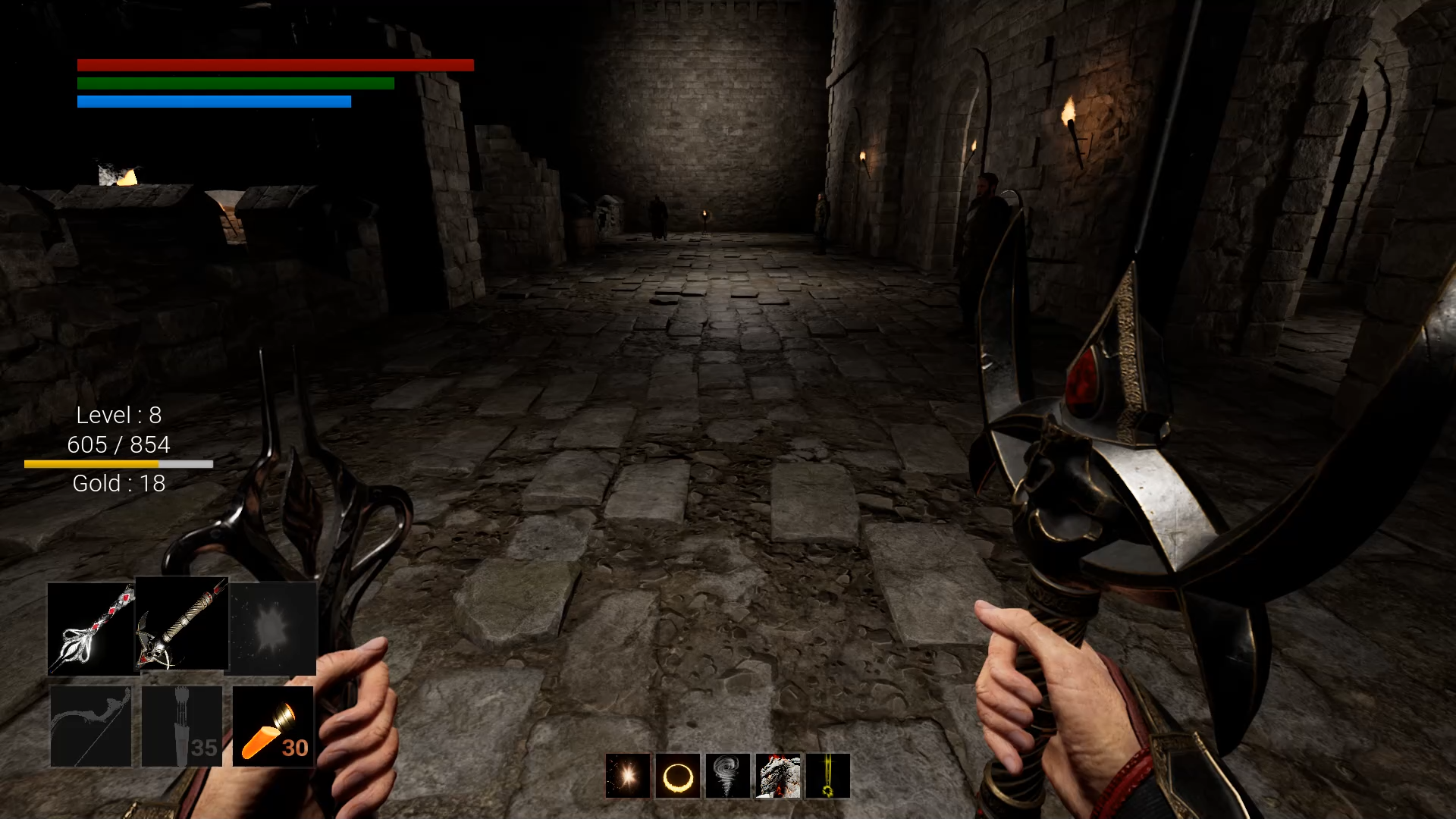The height and width of the screenshot is (819, 1456).
Task: Select the fiery ring spell icon
Action: point(677,775)
